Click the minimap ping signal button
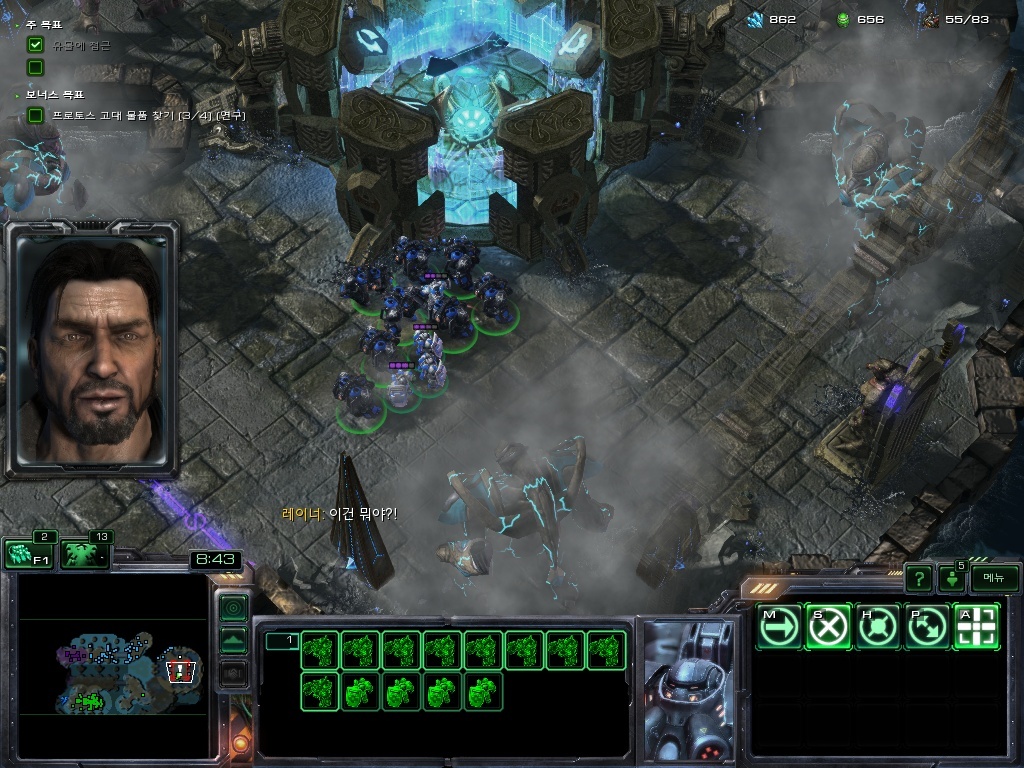1024x768 pixels. click(x=233, y=607)
